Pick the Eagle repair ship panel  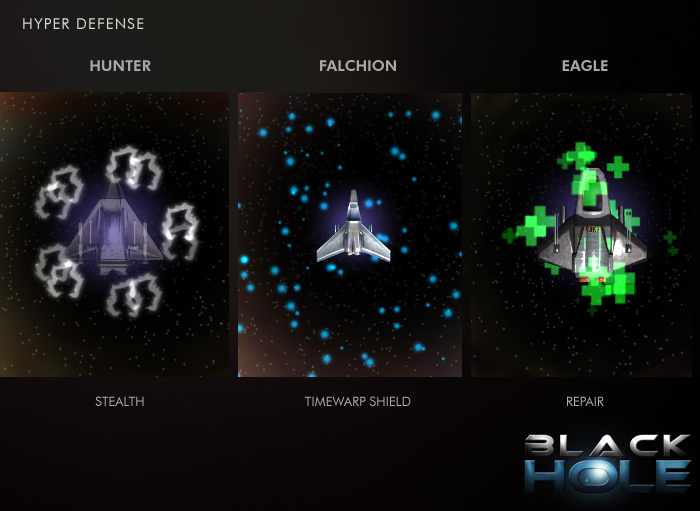(x=585, y=234)
